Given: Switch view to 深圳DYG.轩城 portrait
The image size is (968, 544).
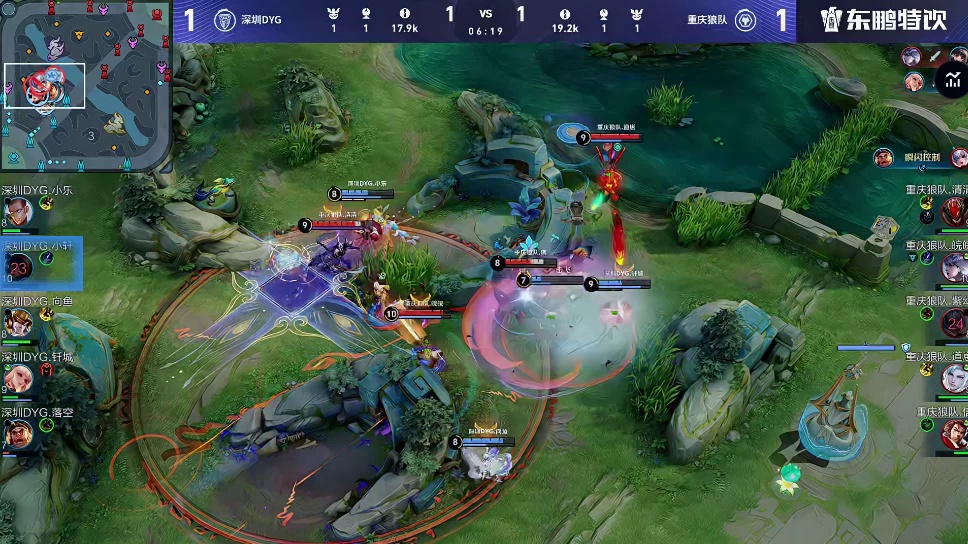Looking at the screenshot, I should click(20, 377).
